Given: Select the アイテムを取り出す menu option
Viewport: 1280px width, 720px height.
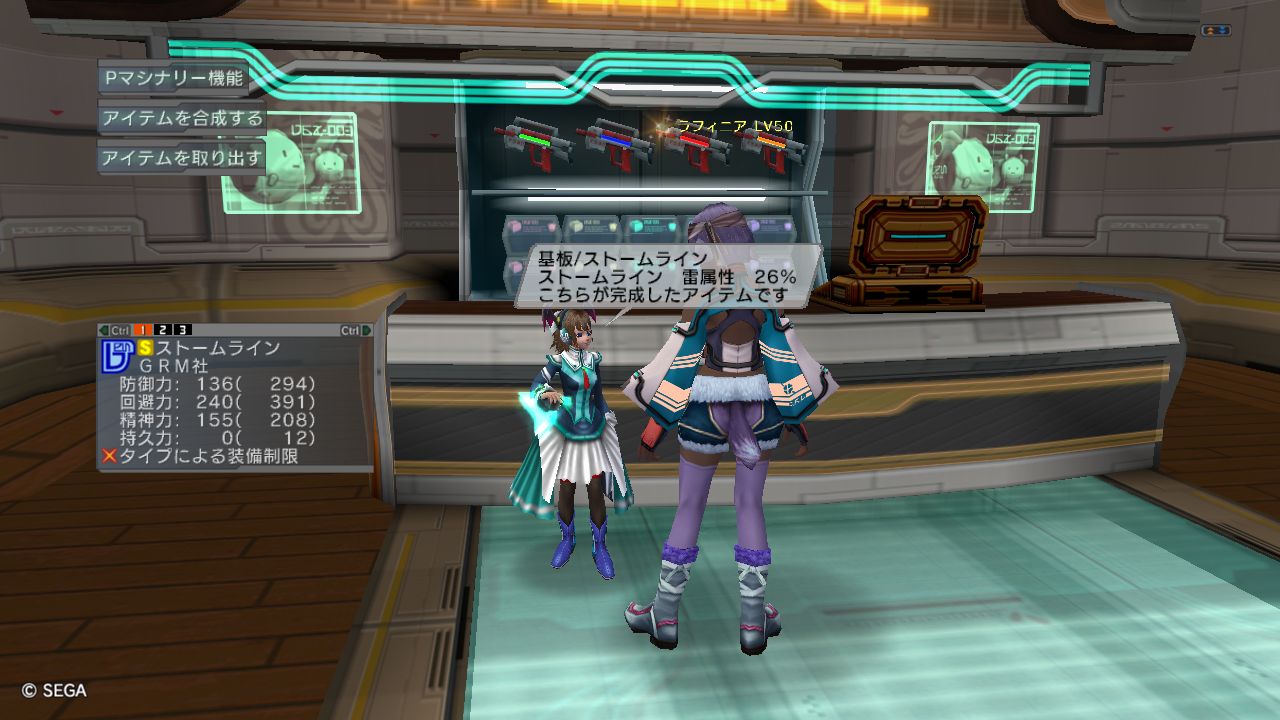Looking at the screenshot, I should 182,158.
